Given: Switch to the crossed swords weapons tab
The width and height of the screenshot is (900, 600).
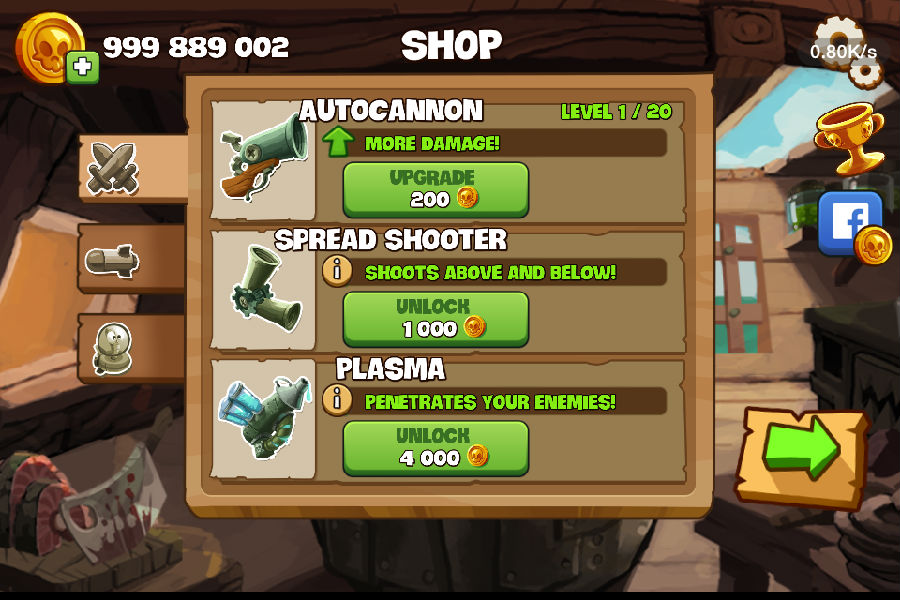Looking at the screenshot, I should [x=113, y=167].
